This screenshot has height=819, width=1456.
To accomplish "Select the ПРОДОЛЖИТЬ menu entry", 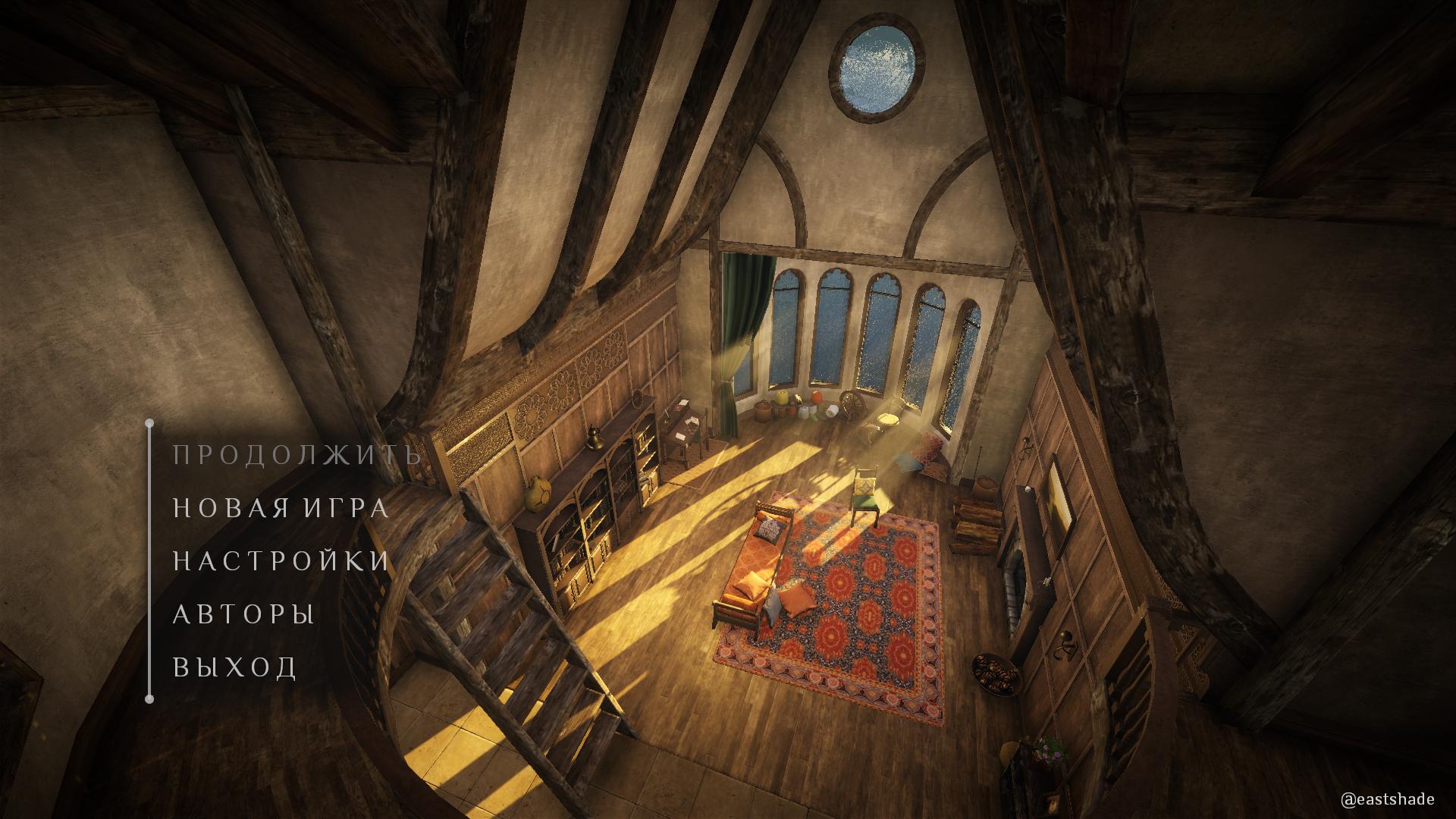I will (x=297, y=455).
